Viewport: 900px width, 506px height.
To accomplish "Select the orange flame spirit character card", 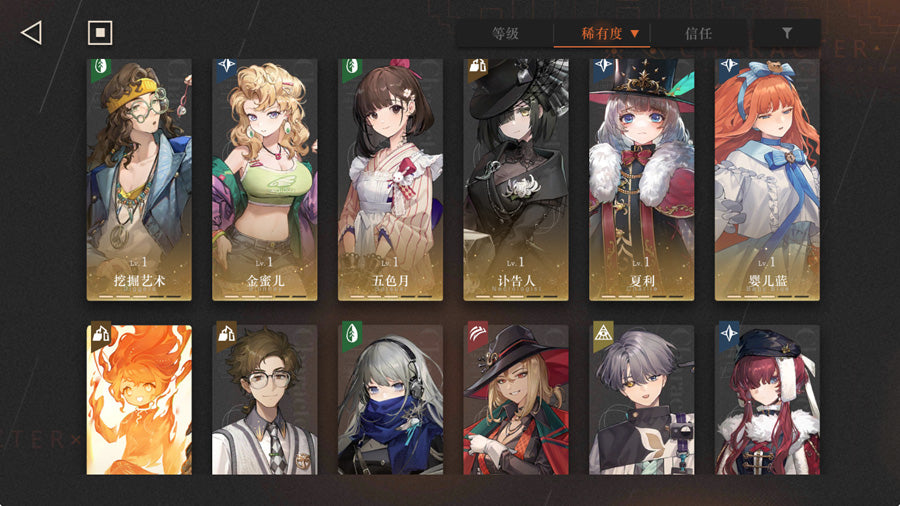I will tap(139, 399).
